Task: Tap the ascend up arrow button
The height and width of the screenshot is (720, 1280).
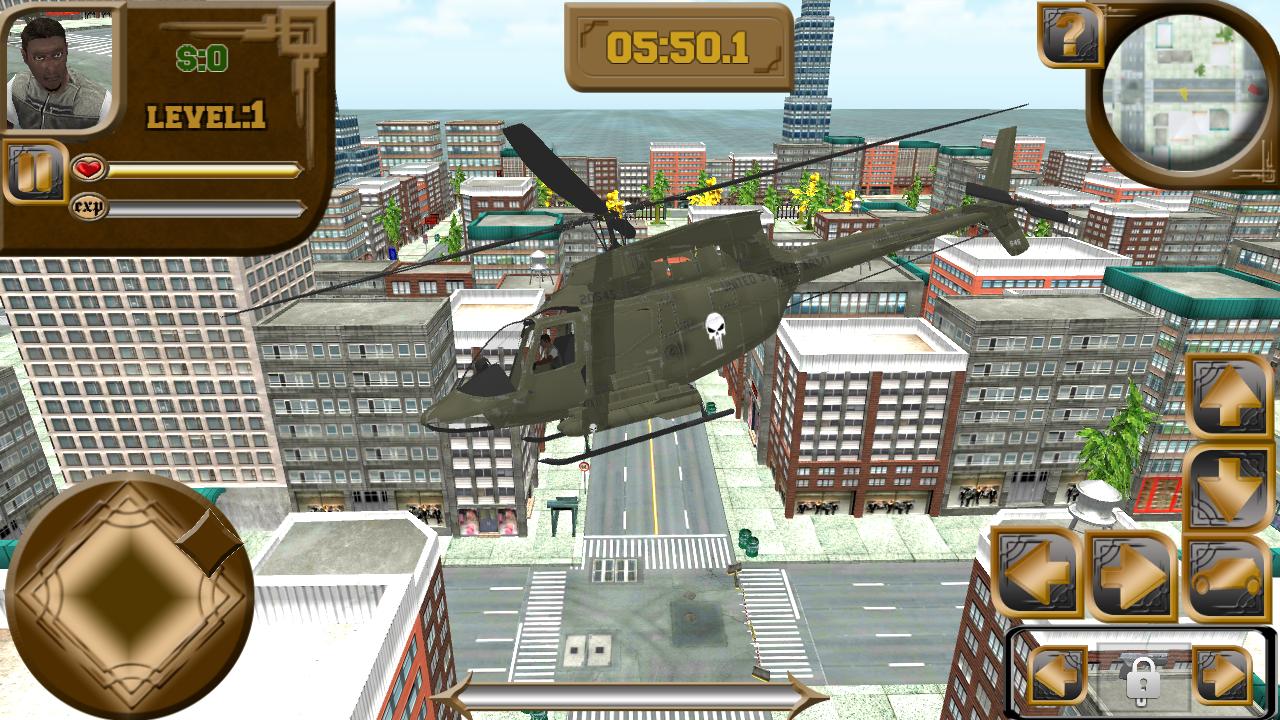Action: [1229, 394]
